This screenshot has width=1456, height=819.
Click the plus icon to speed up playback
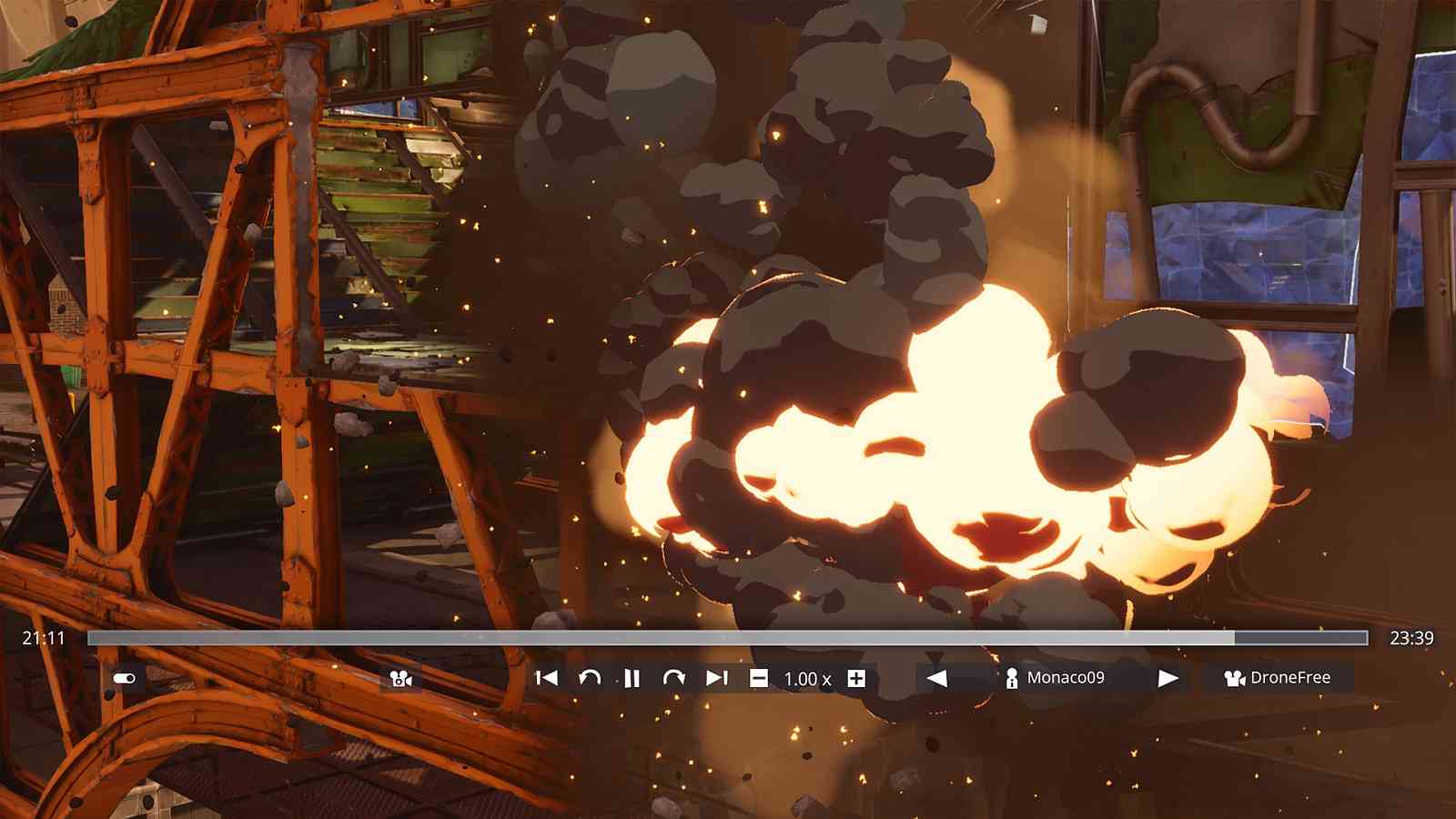pyautogui.click(x=855, y=678)
